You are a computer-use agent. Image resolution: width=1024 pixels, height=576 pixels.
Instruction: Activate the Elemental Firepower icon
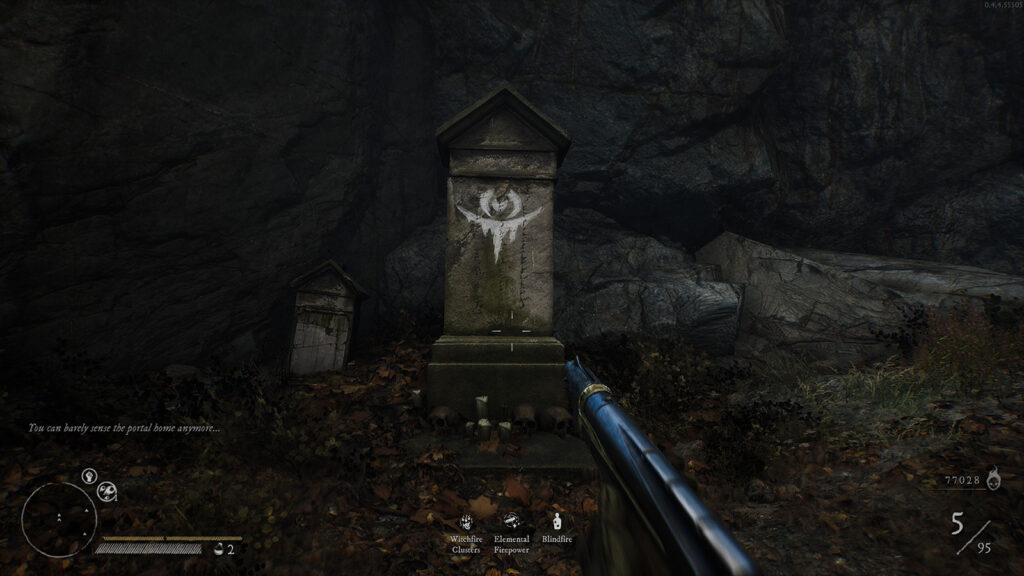click(511, 521)
